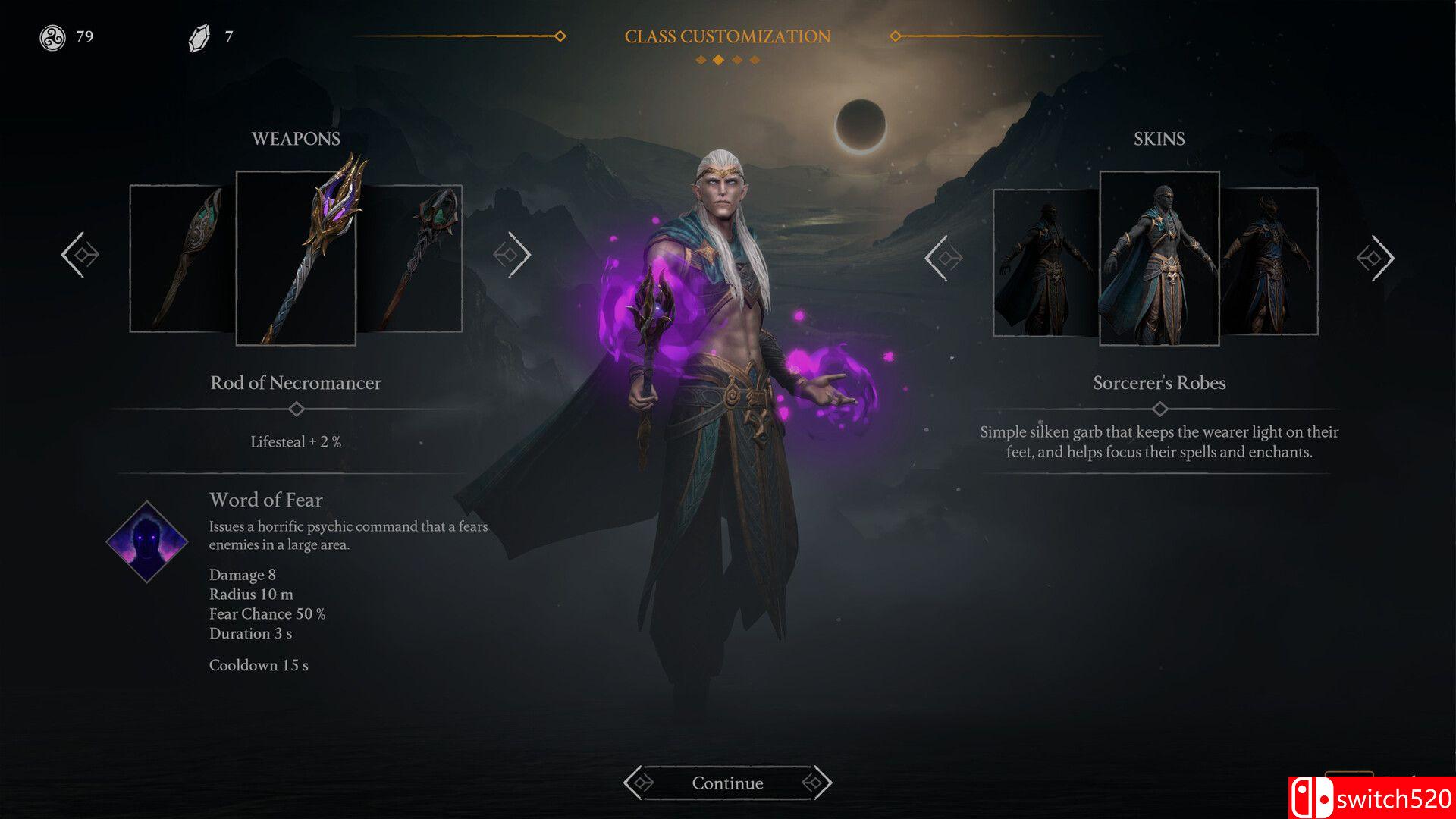The width and height of the screenshot is (1456, 819).
Task: Click the crystal shard icon showing 7
Action: (x=199, y=35)
